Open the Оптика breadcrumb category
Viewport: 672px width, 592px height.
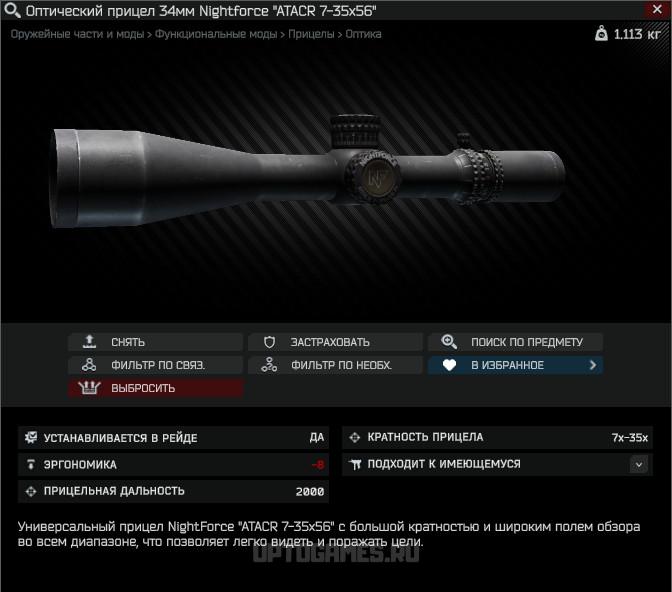point(363,34)
